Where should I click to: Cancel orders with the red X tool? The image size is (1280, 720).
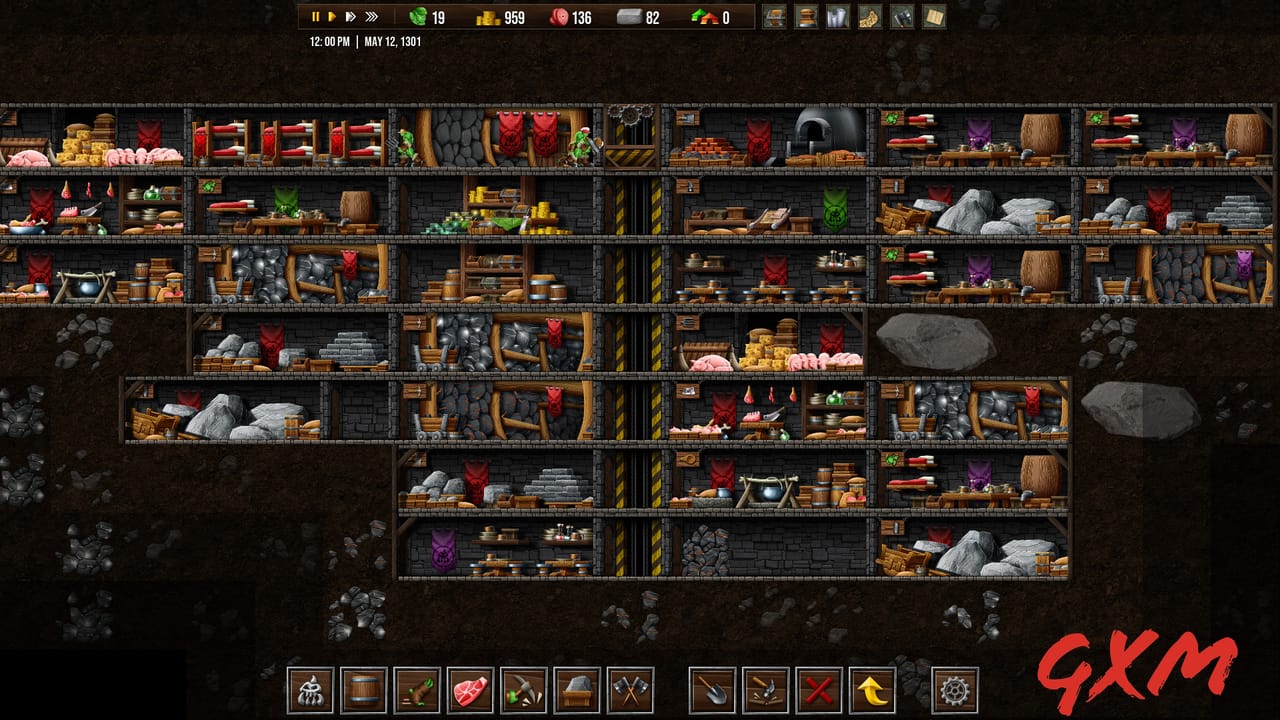click(818, 690)
